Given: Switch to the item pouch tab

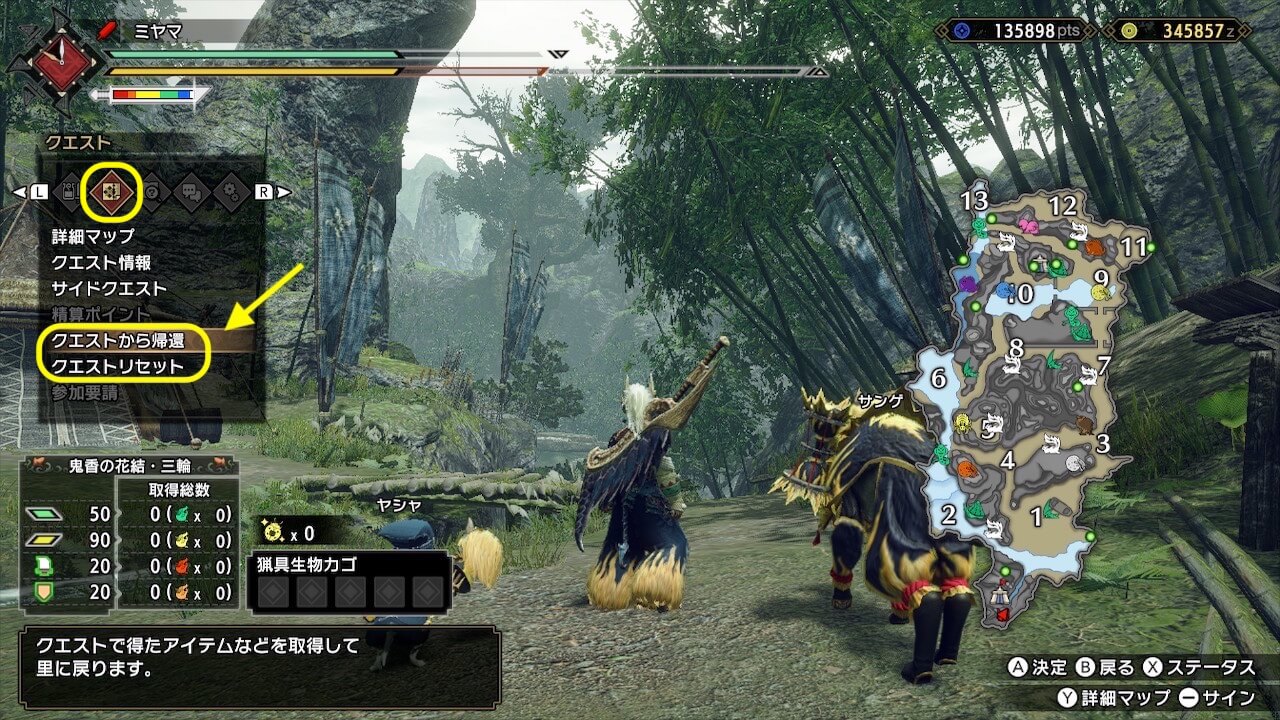Looking at the screenshot, I should 69,192.
